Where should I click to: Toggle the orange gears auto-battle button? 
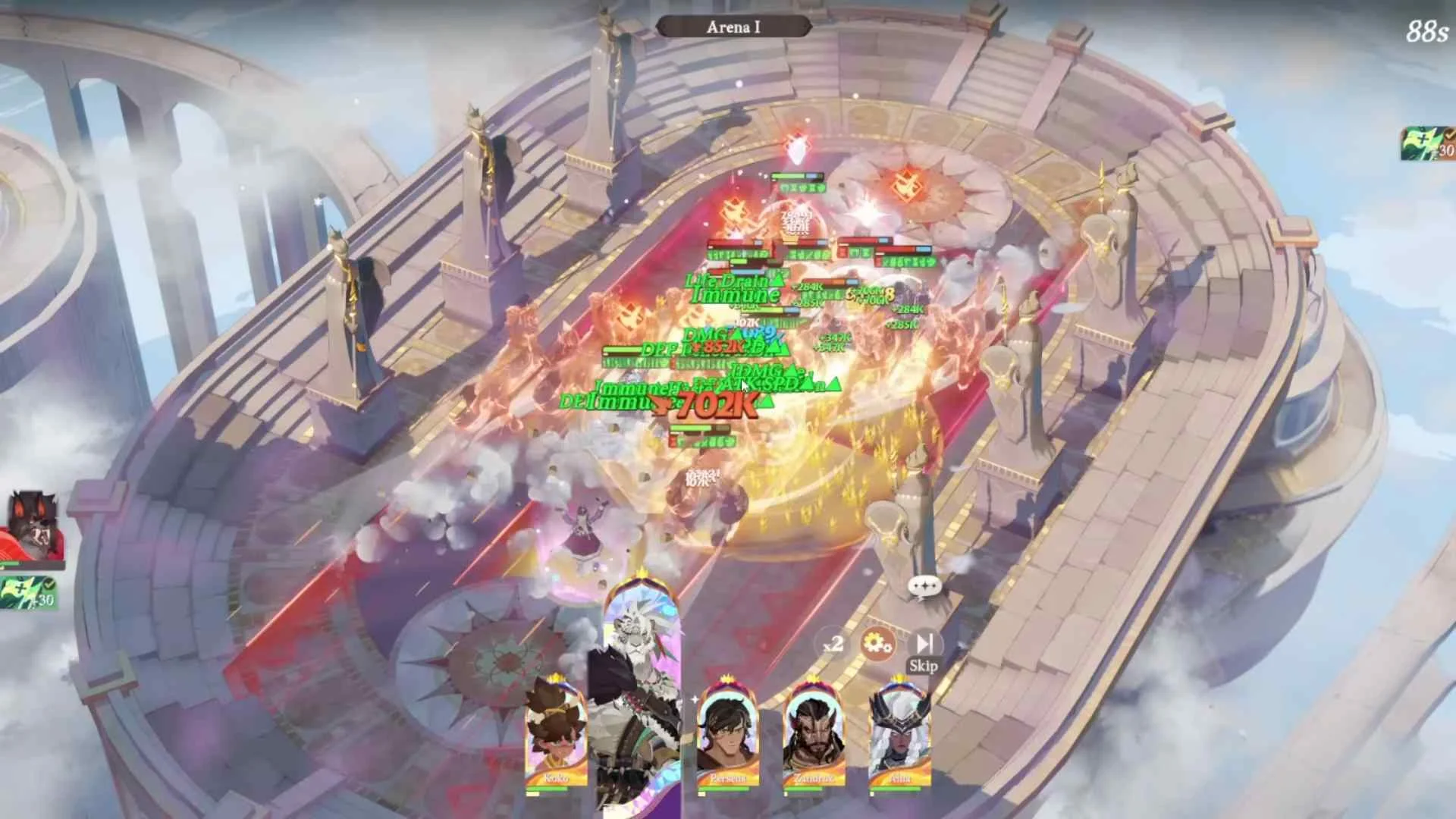click(877, 645)
